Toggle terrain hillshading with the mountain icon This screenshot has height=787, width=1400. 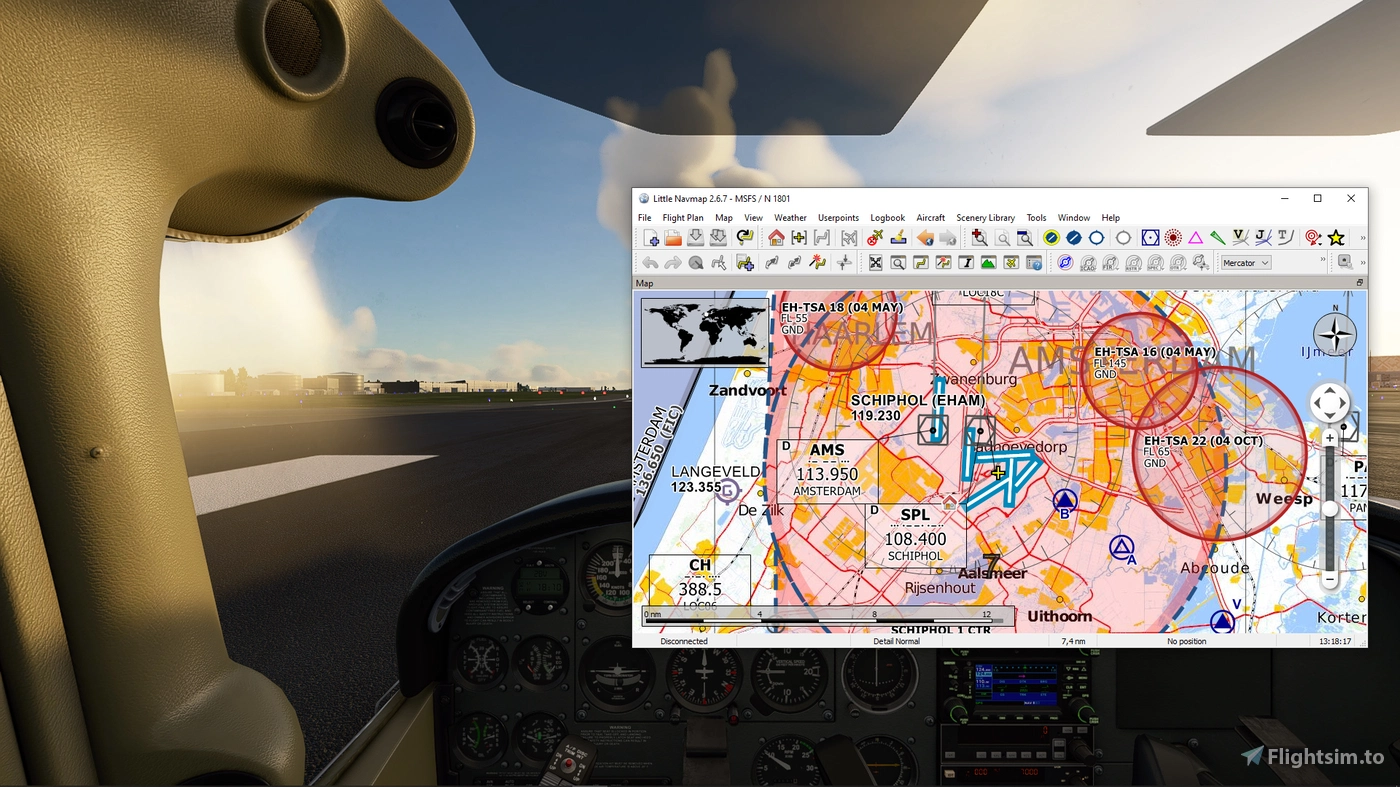click(986, 262)
